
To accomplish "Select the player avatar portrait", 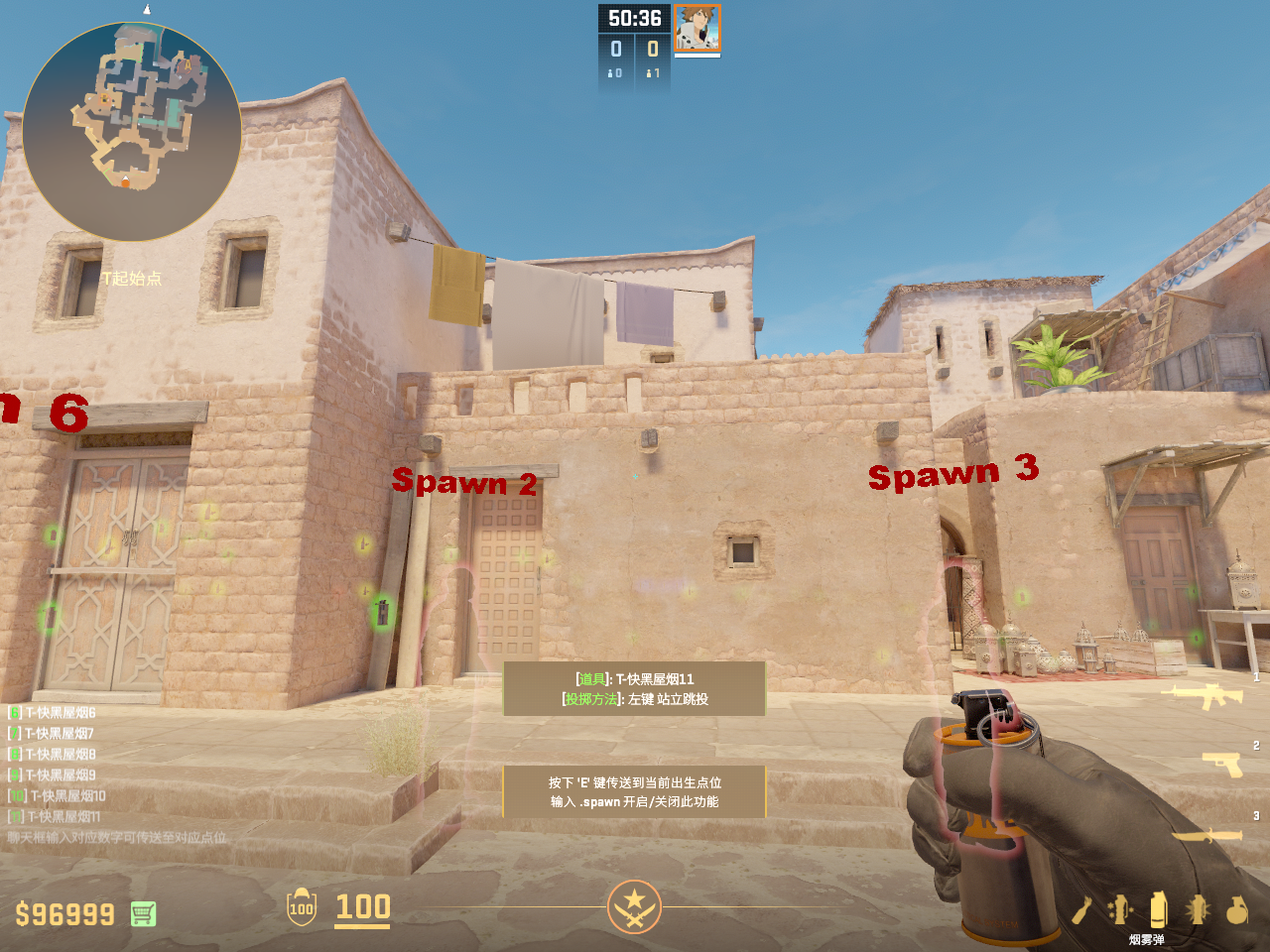I will 697,28.
